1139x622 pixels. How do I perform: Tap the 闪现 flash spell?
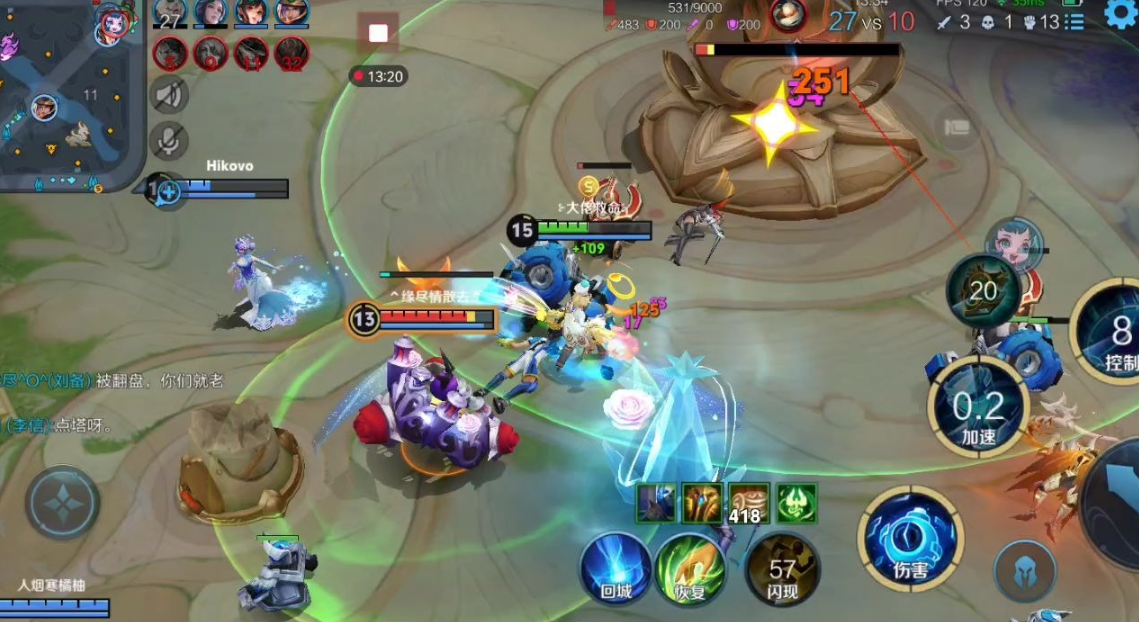click(782, 568)
